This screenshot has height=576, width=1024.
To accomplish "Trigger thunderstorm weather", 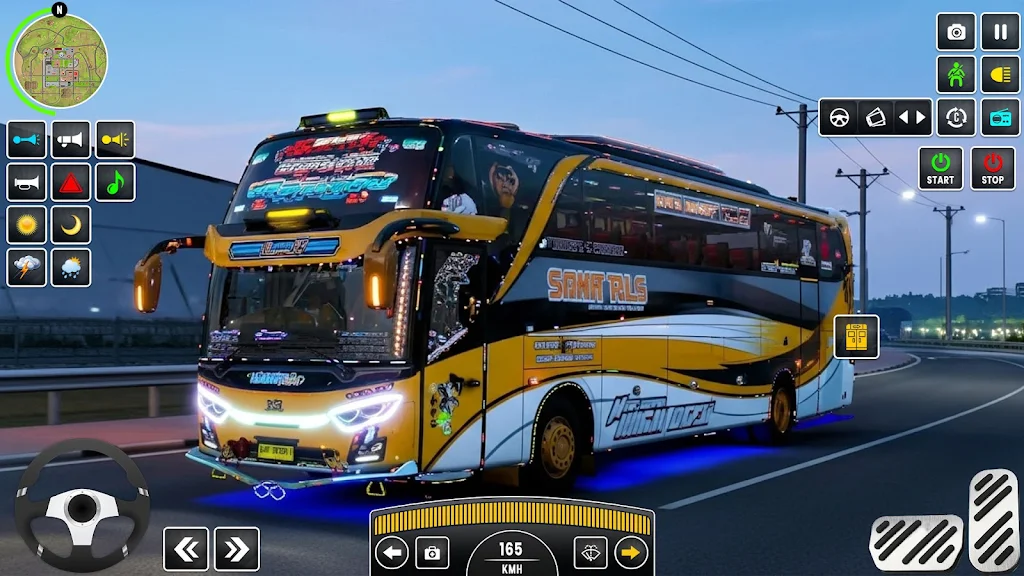I will pyautogui.click(x=27, y=268).
